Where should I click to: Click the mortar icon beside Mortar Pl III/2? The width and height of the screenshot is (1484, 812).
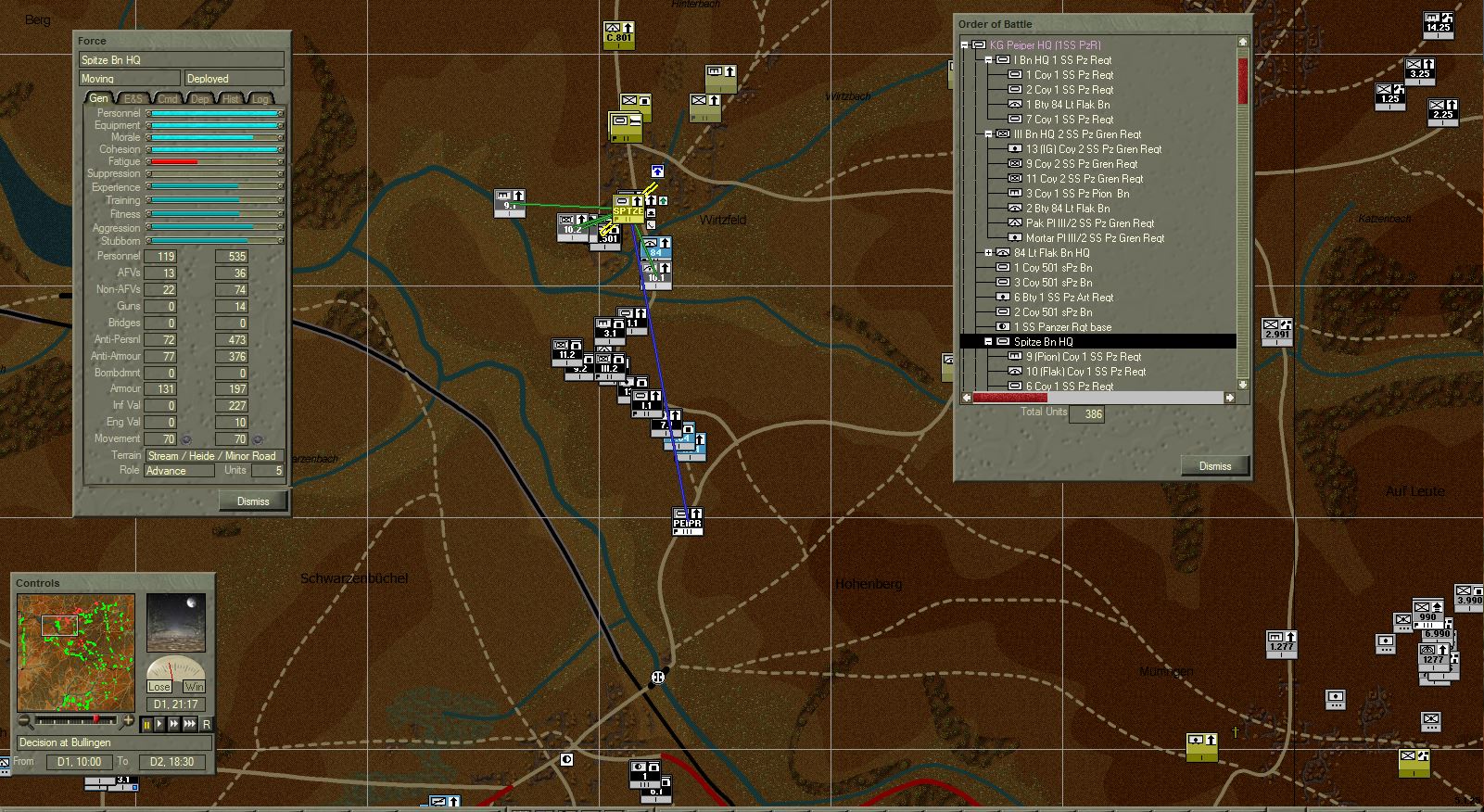click(x=1016, y=237)
